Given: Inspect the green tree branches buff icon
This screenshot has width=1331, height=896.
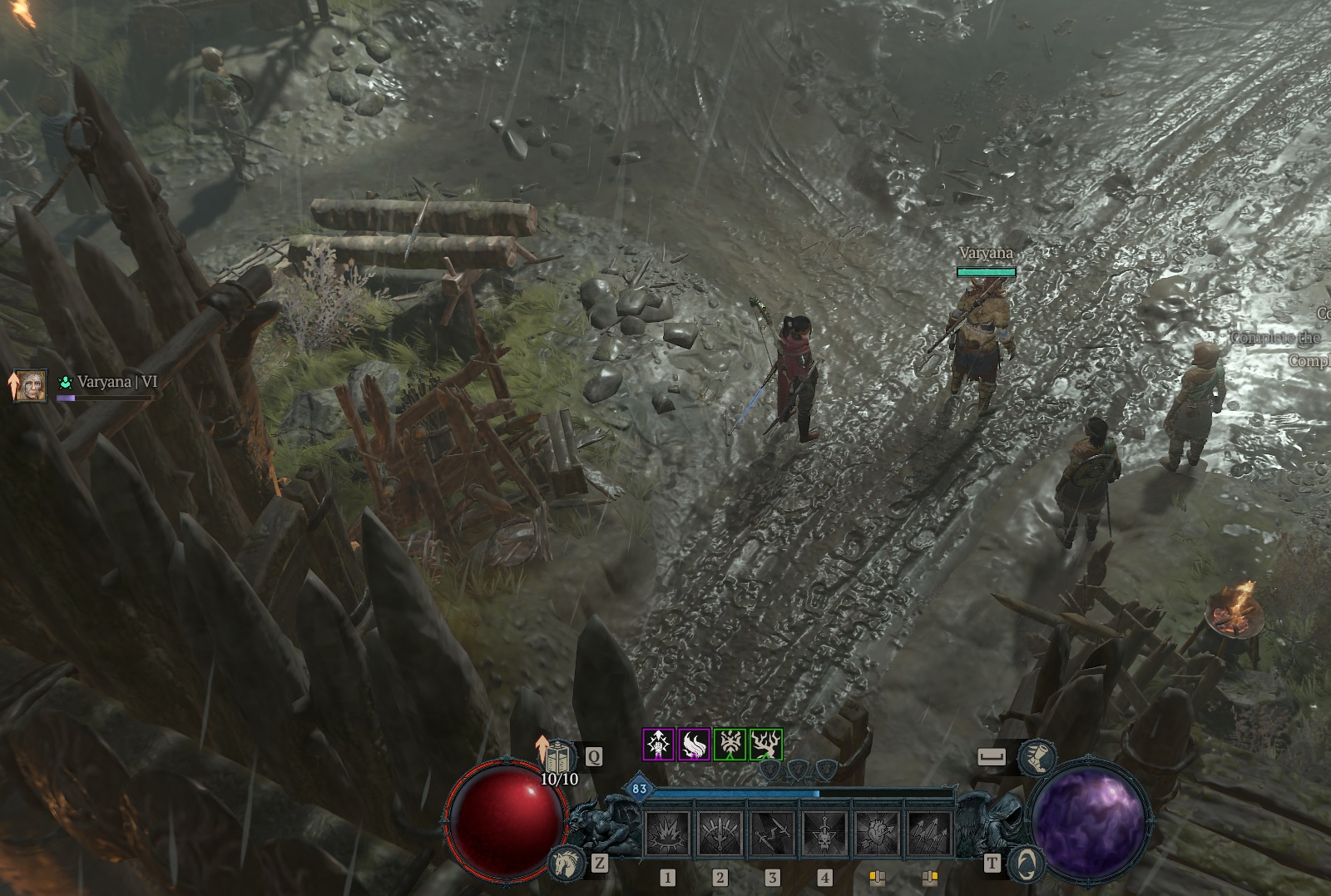Looking at the screenshot, I should tap(765, 745).
